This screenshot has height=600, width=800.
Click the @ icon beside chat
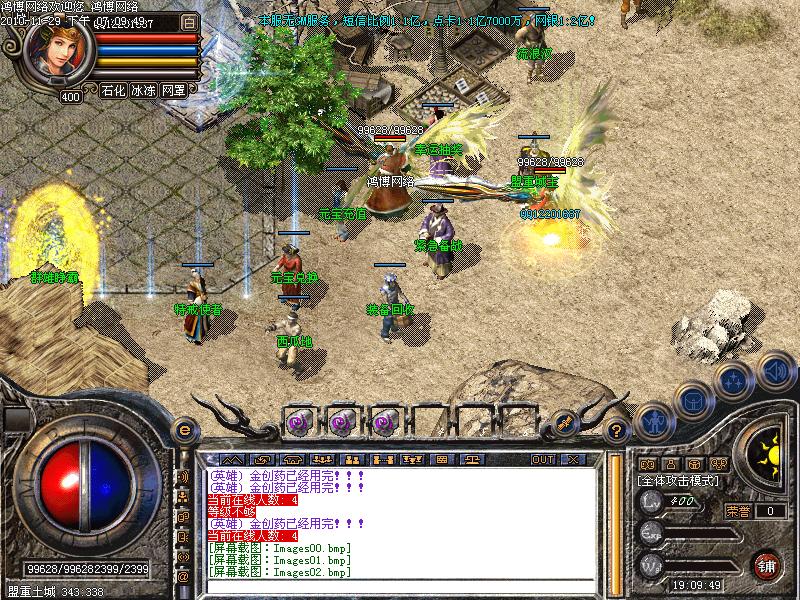tap(184, 577)
